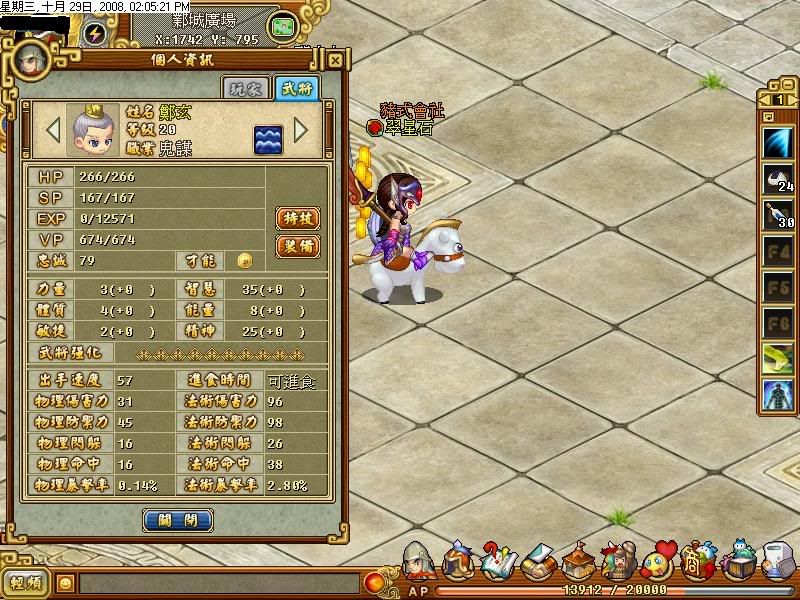Open the 裝備 equipment panel
Viewport: 800px width, 600px height.
(297, 246)
